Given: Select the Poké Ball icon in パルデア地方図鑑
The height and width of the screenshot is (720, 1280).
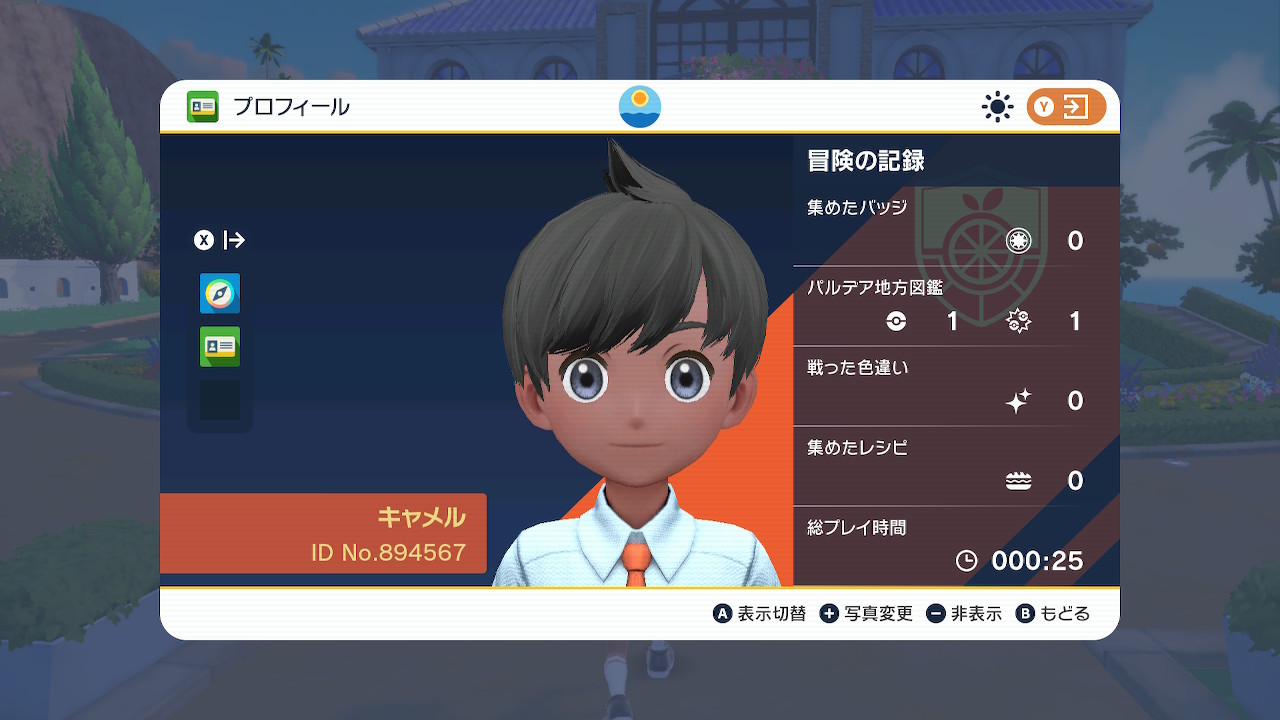Looking at the screenshot, I should [897, 322].
